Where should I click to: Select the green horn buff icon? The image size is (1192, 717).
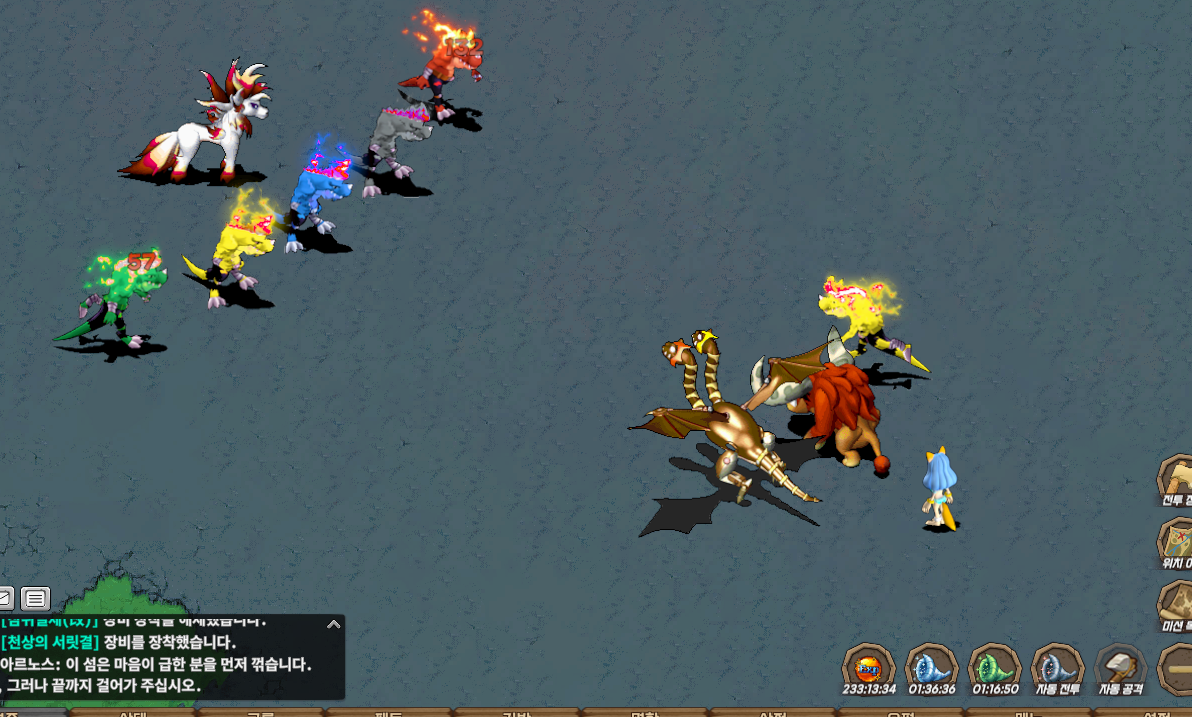[x=995, y=667]
